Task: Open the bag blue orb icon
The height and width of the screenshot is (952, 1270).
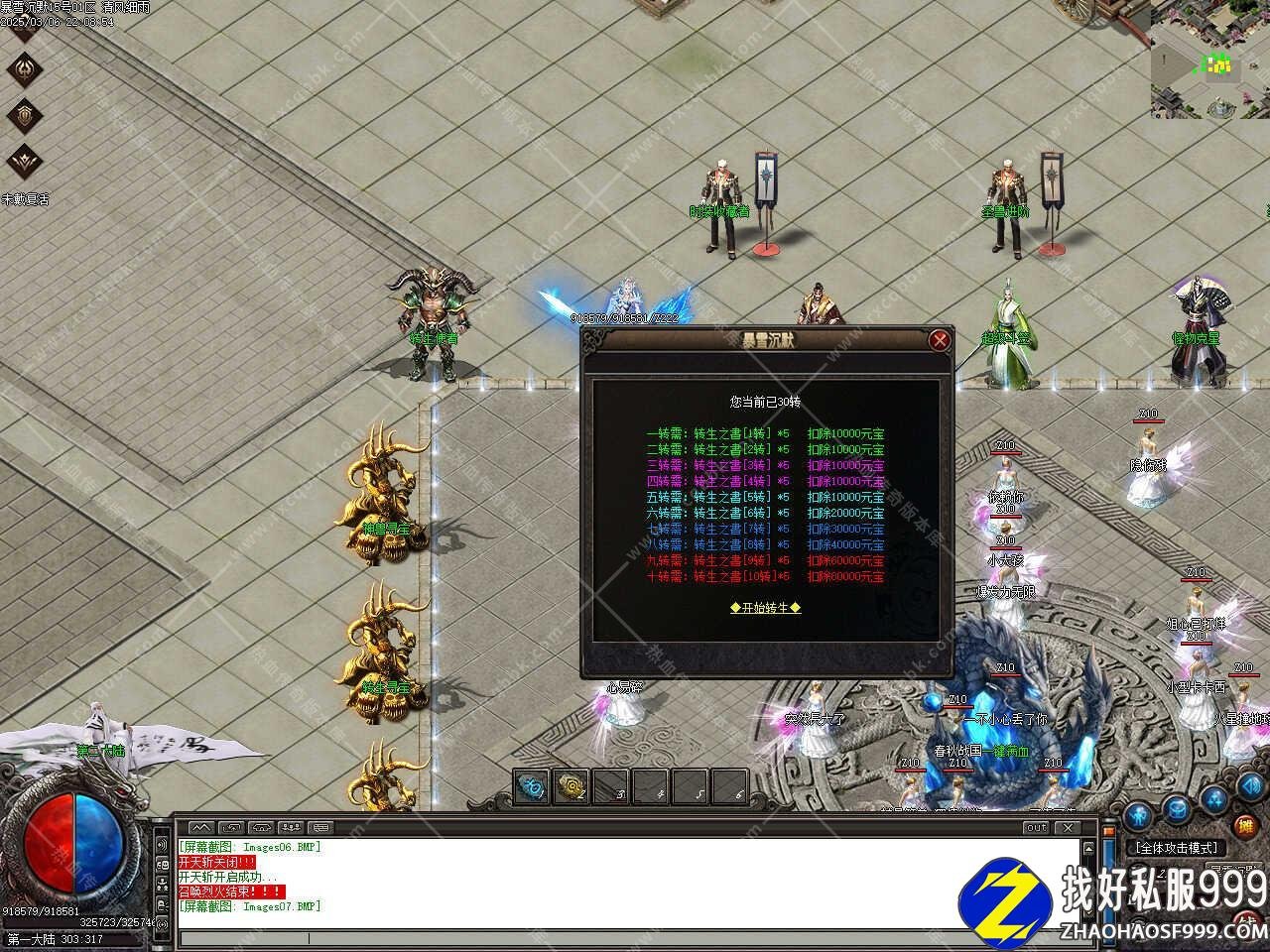Action: pyautogui.click(x=1176, y=808)
